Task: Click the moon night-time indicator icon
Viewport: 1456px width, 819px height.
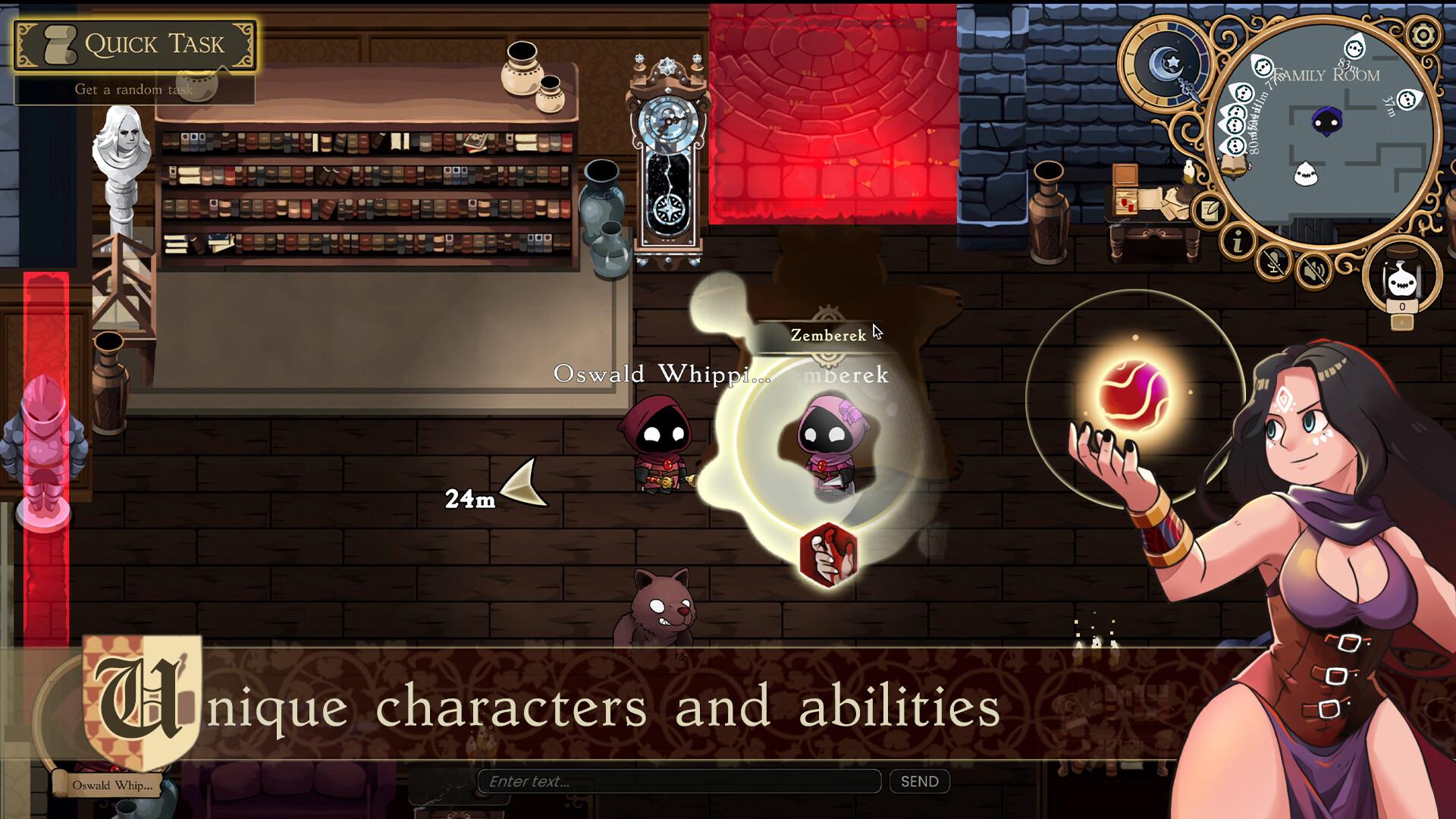Action: pyautogui.click(x=1165, y=61)
